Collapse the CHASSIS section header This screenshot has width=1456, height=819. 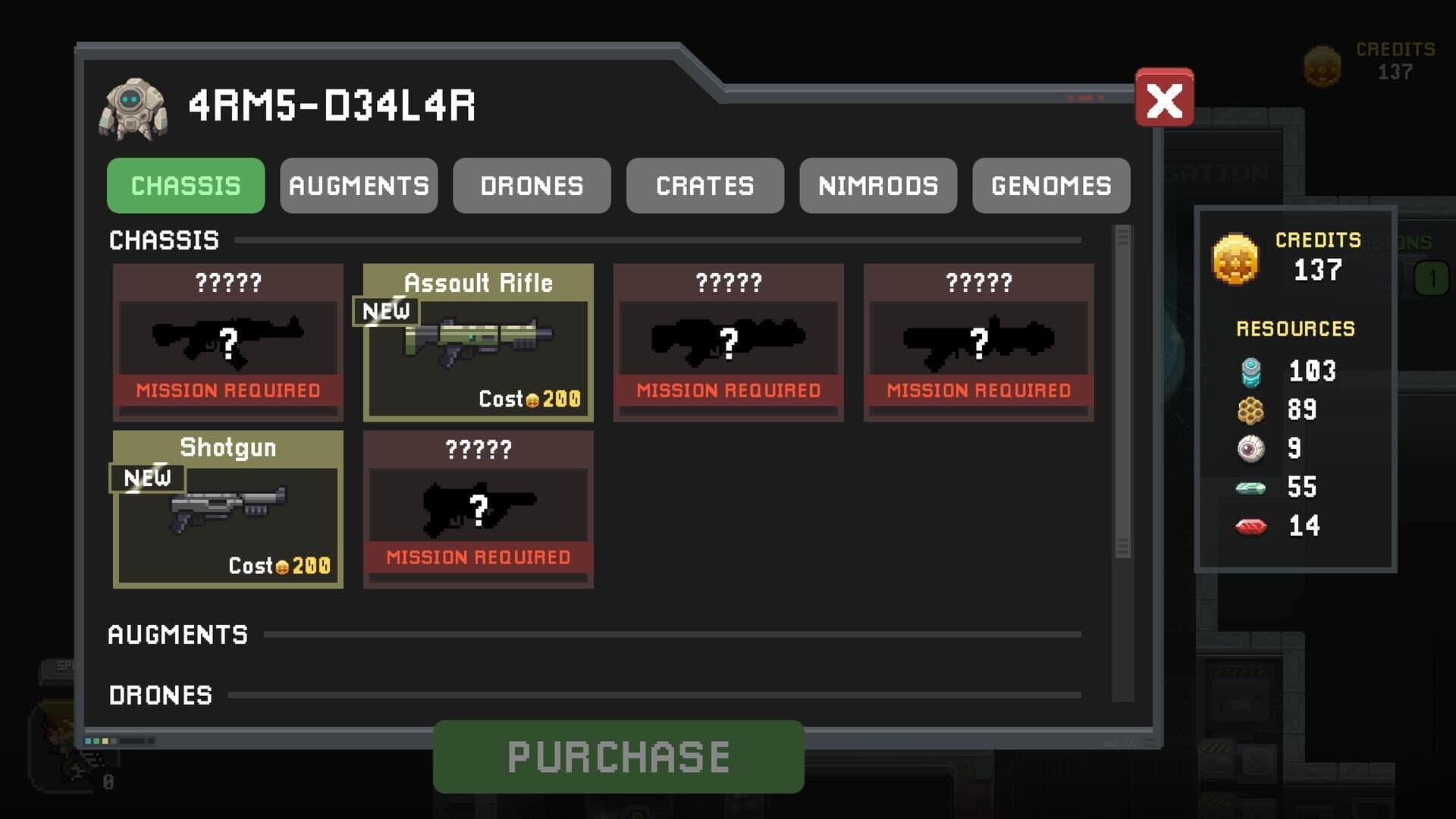click(x=163, y=240)
